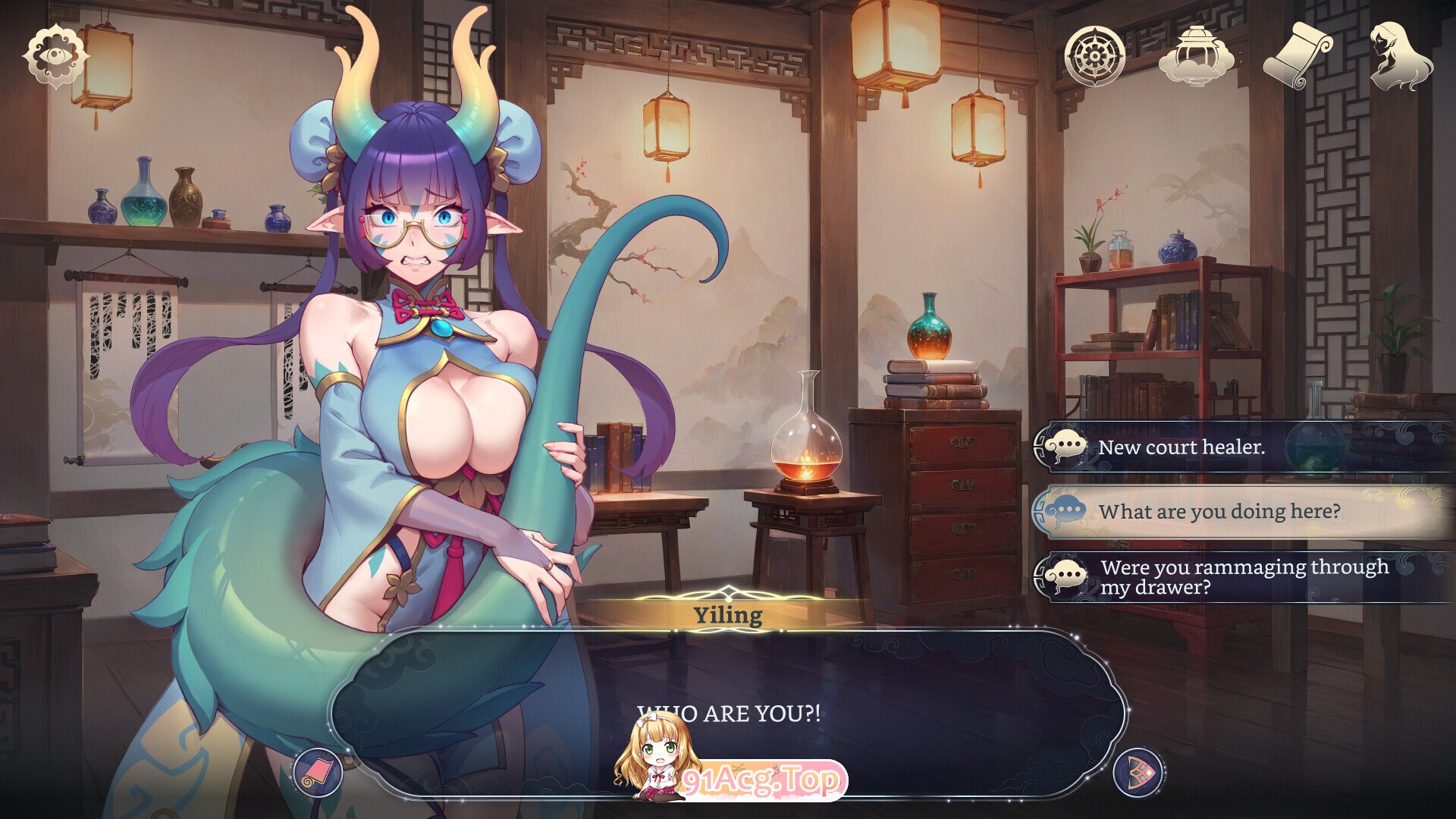This screenshot has height=819, width=1456.
Task: Pick the "rammaging through my drawer" reply
Action: (1244, 577)
